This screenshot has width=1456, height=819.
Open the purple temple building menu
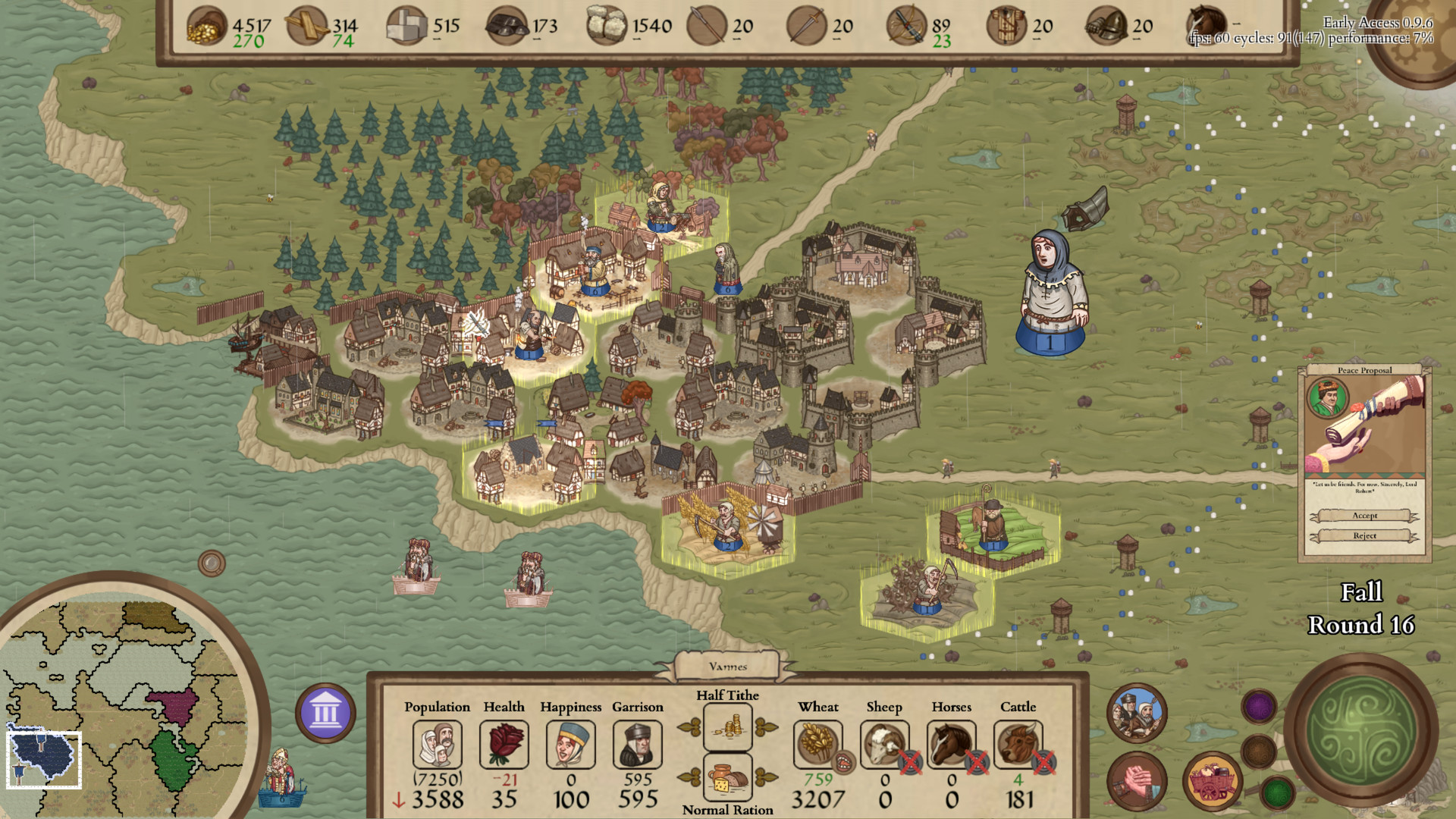coord(325,713)
